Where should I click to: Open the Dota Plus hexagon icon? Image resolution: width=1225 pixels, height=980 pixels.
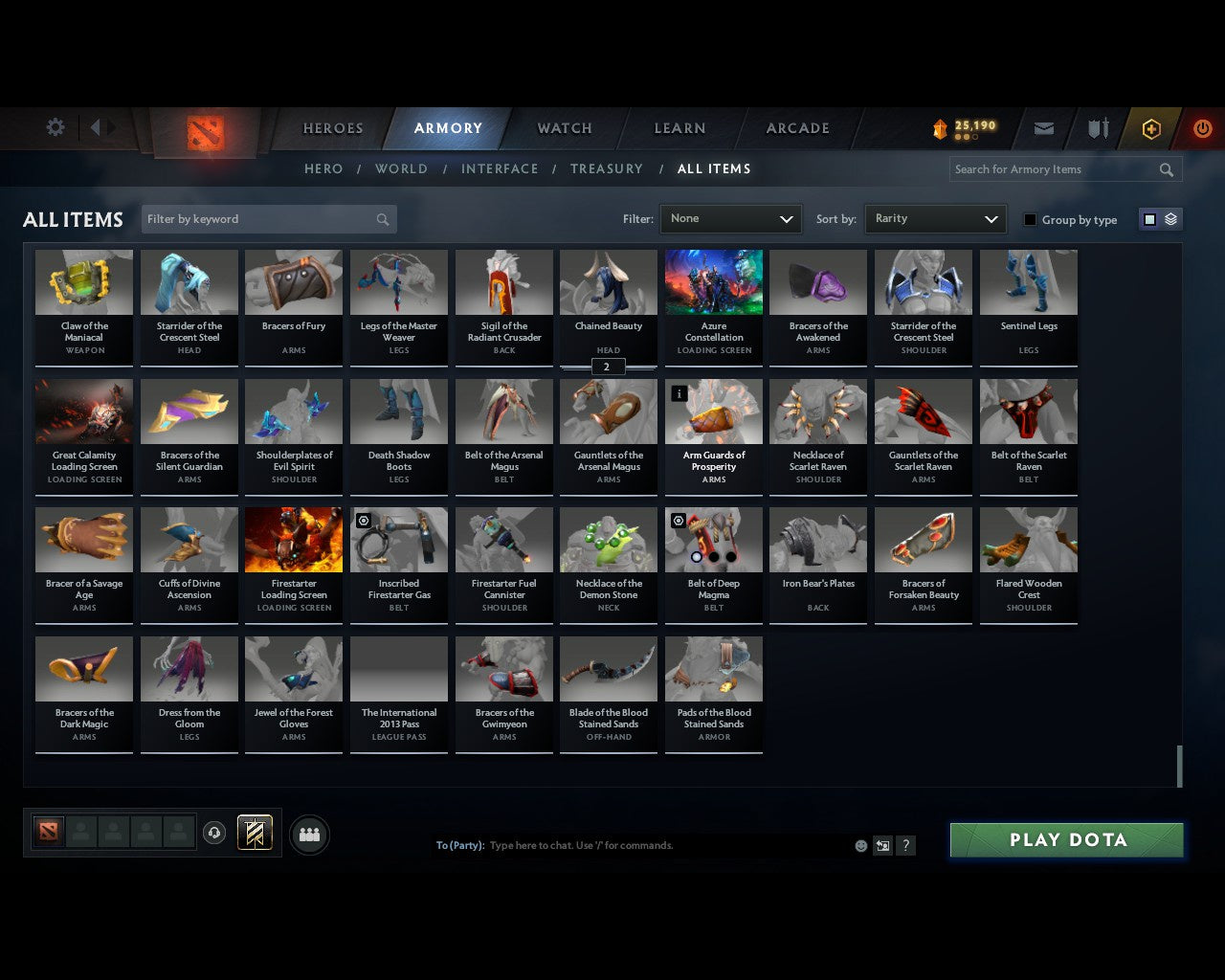tap(1150, 128)
